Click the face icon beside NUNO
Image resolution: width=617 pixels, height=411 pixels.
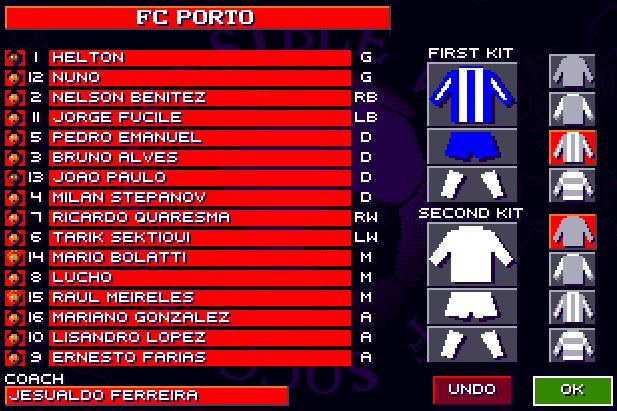[13, 78]
